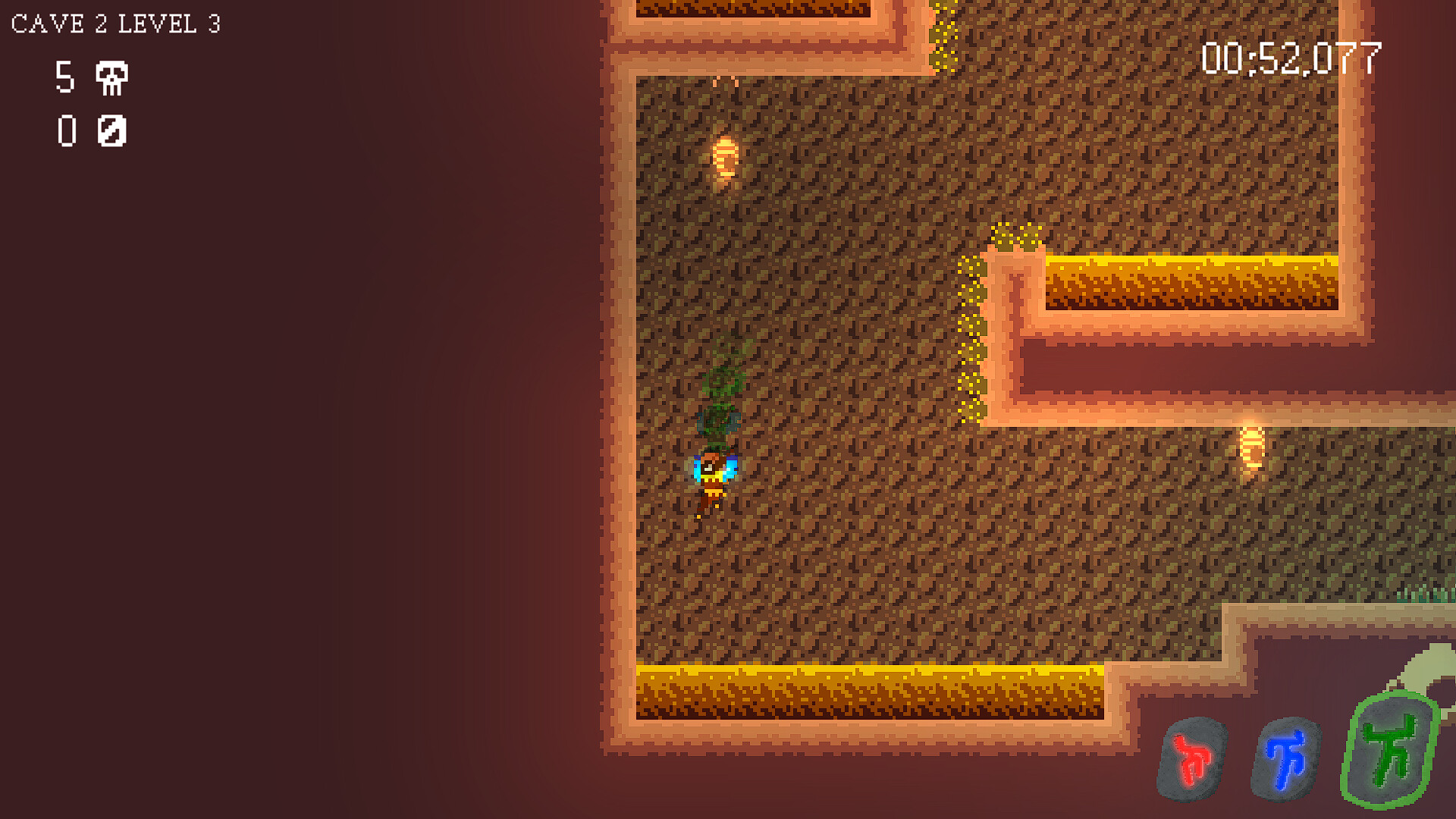Click the number 0 counter value
The width and height of the screenshot is (1456, 819).
pos(66,131)
